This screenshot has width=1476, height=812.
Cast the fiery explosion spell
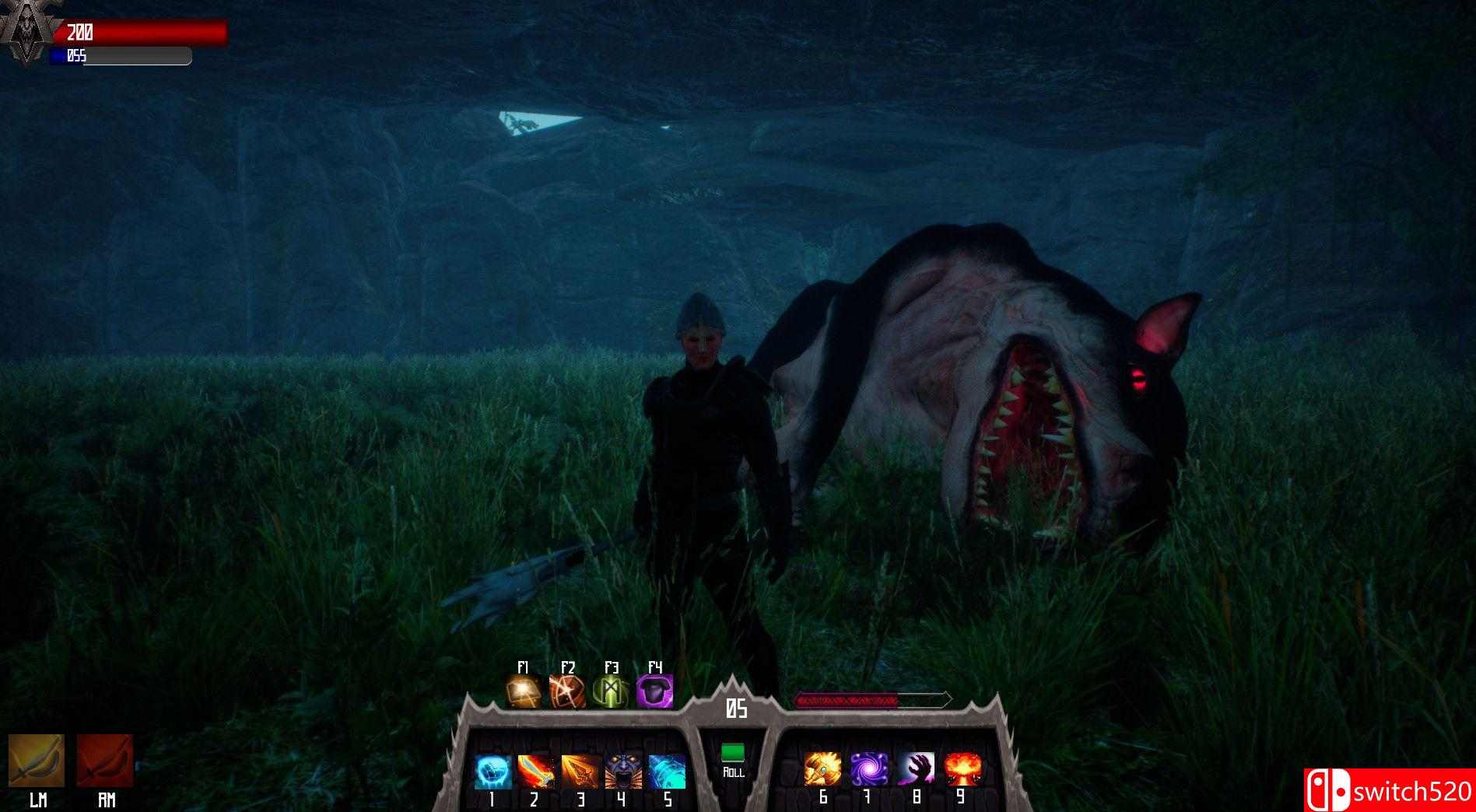[962, 769]
